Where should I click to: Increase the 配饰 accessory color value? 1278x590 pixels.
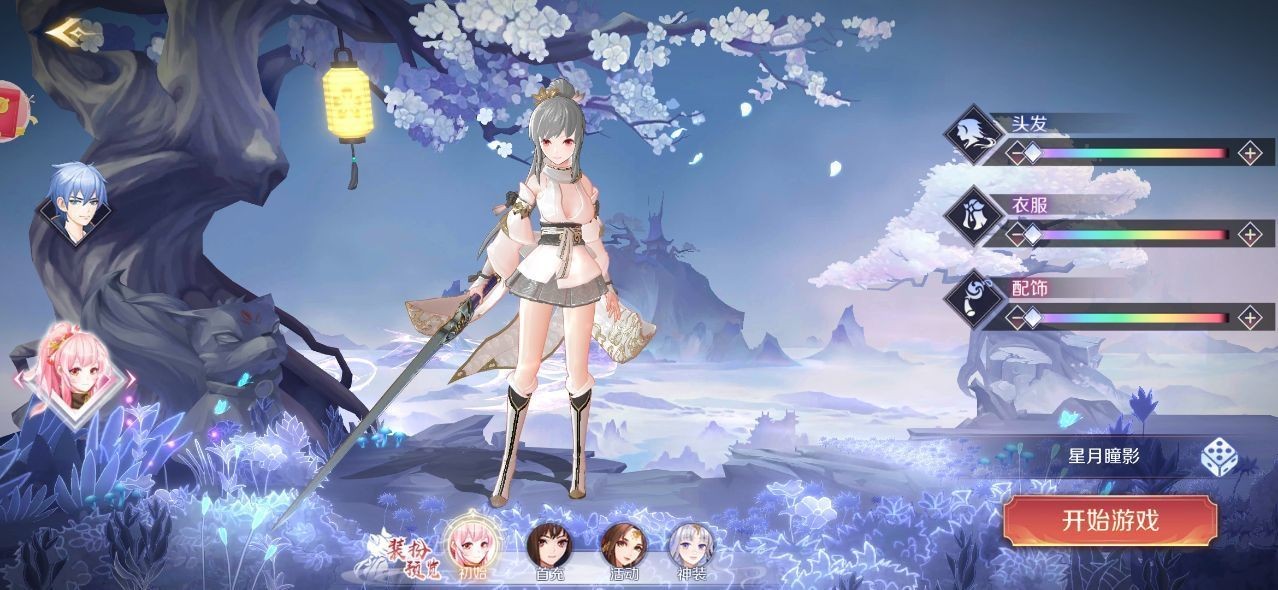(1250, 318)
